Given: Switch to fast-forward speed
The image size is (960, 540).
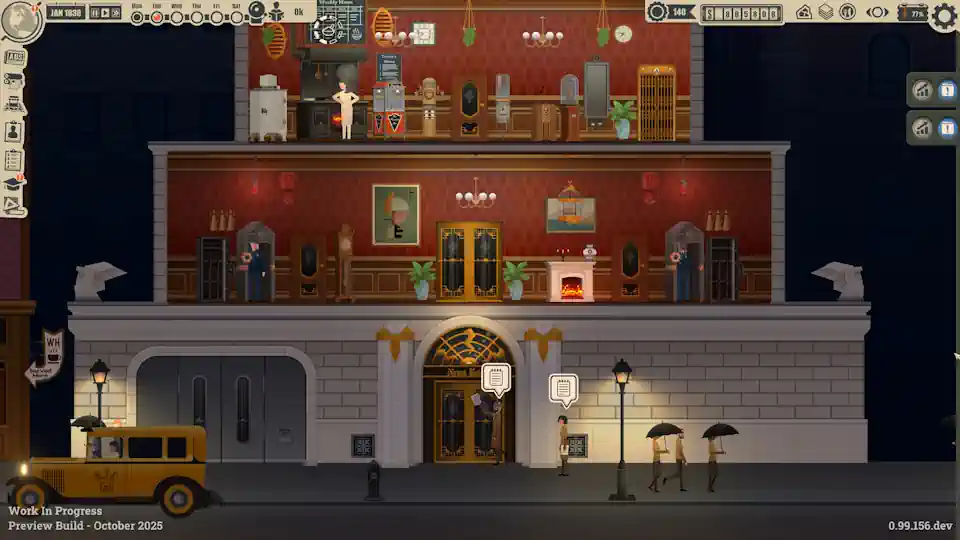Looking at the screenshot, I should coord(116,13).
